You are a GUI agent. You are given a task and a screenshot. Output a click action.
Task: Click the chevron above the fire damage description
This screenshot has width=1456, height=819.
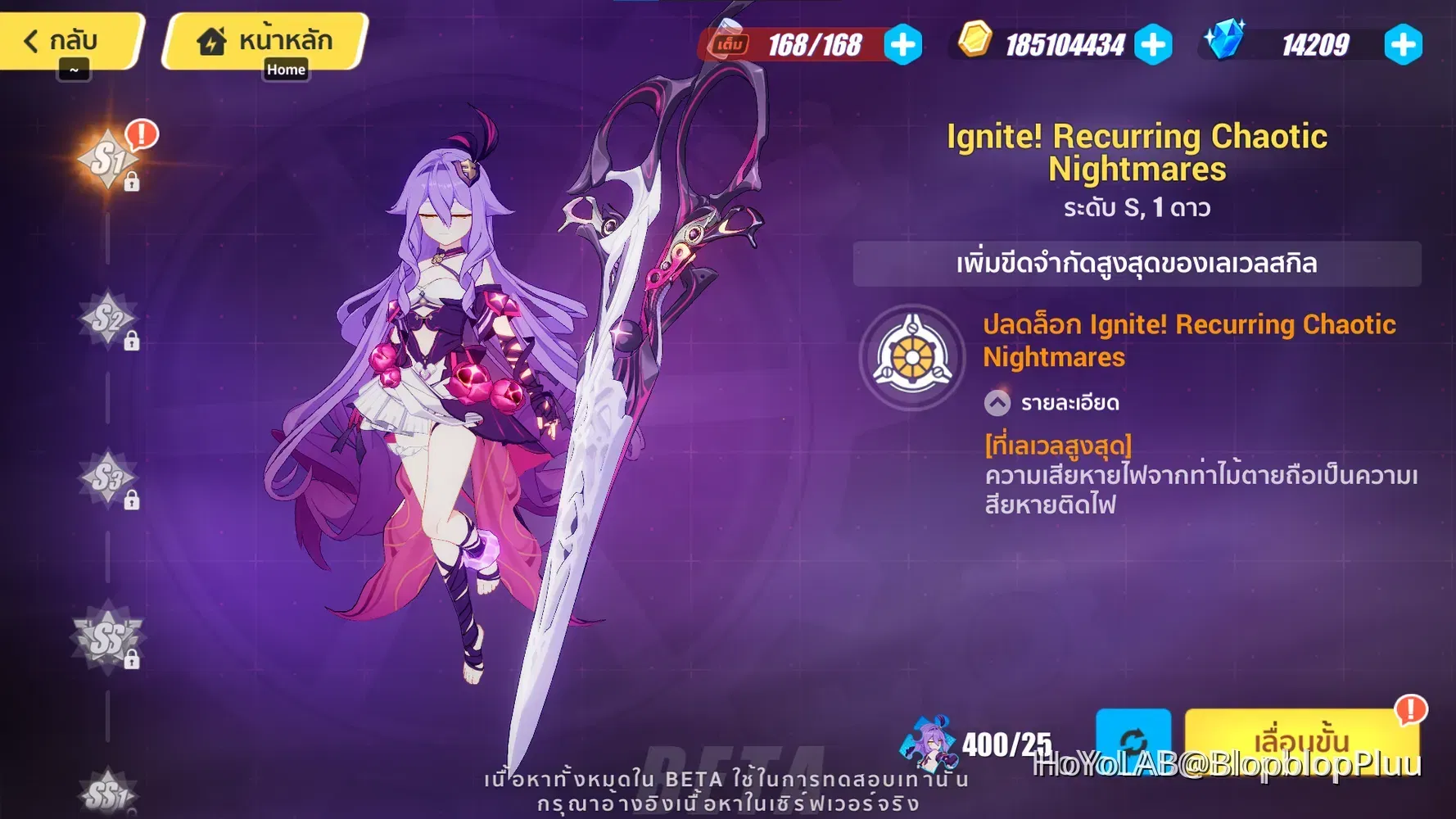pos(996,402)
